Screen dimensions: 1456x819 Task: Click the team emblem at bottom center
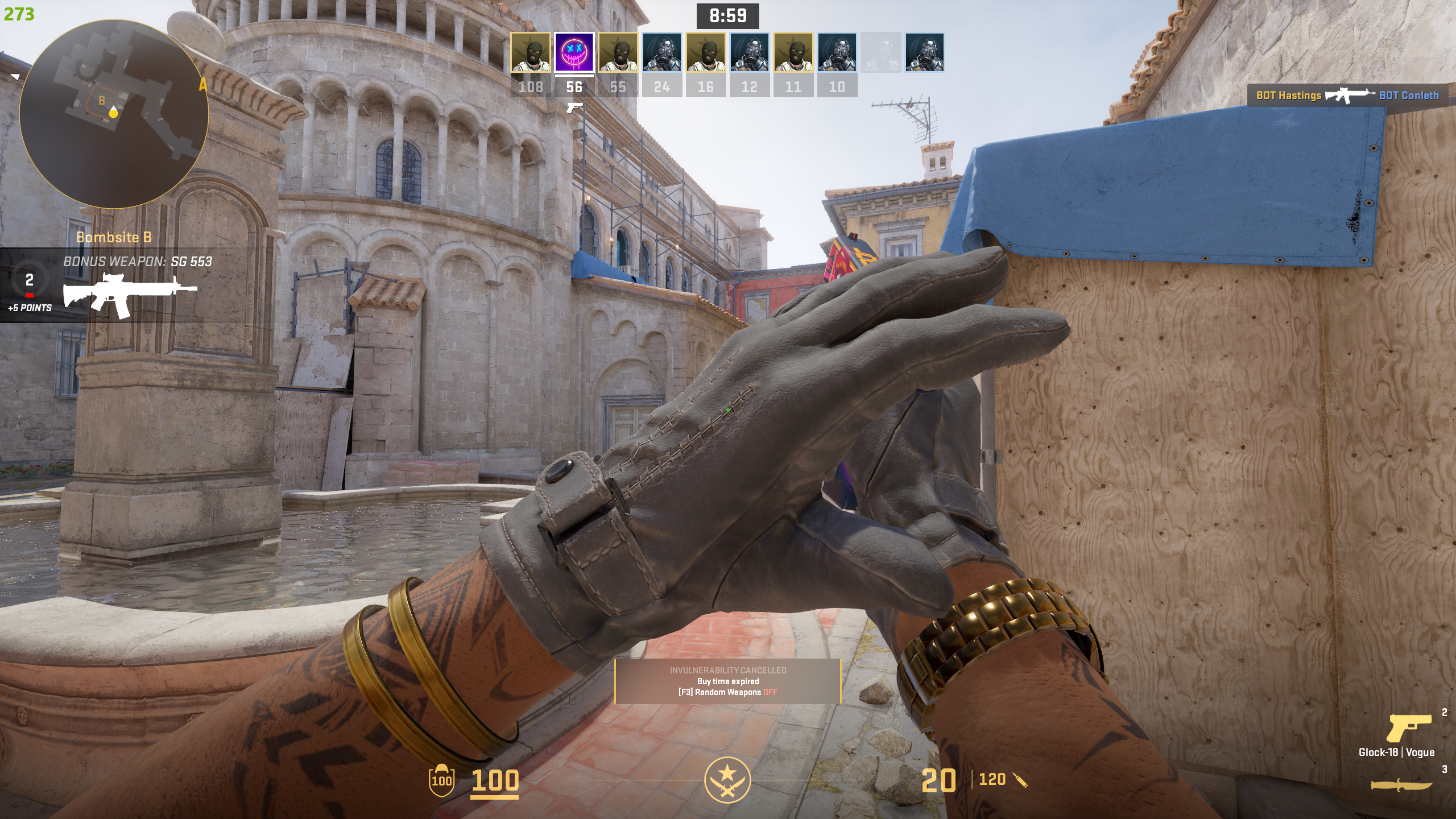[727, 779]
